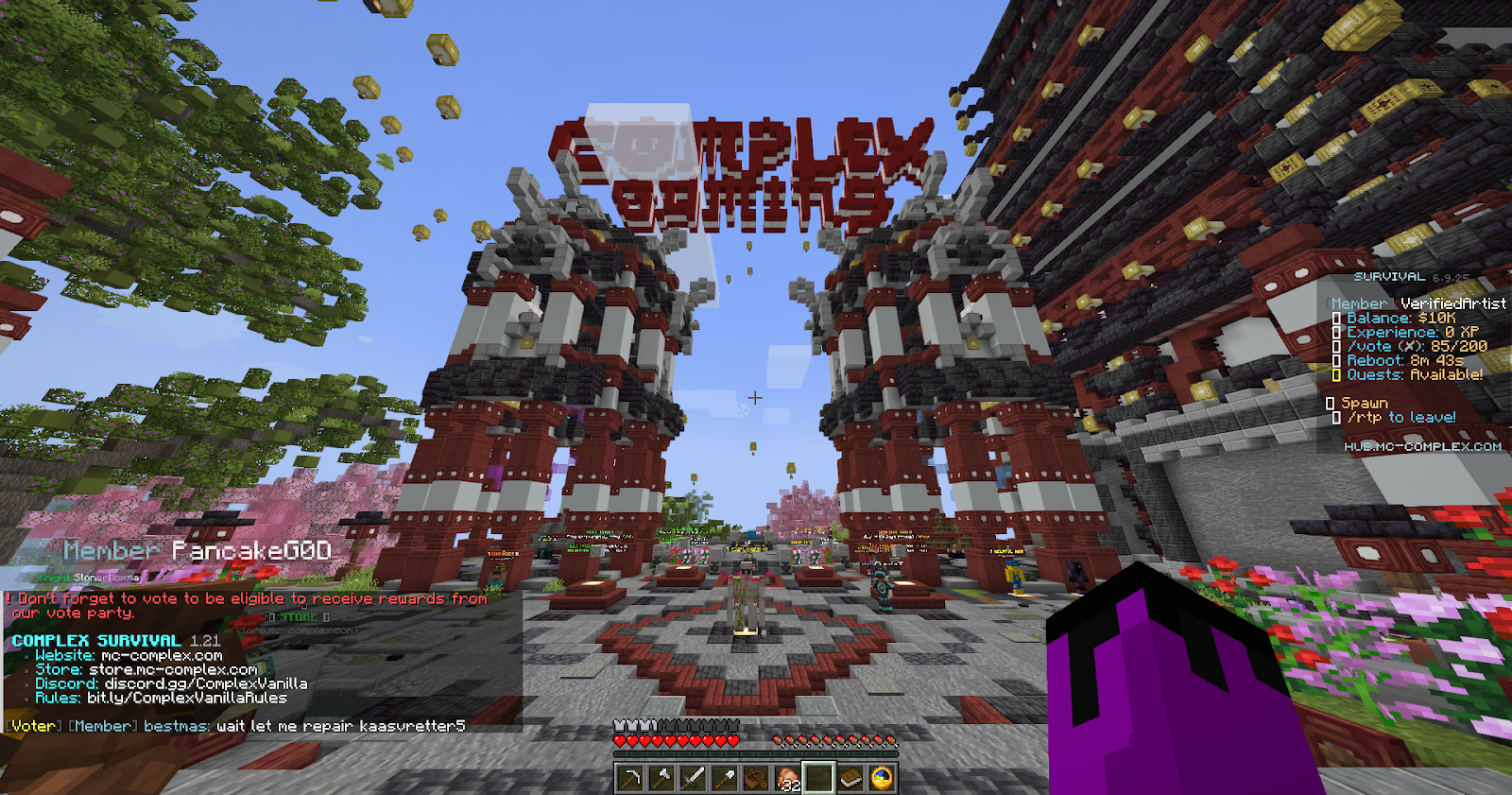Click the green experience bar
1512x795 pixels.
pos(756,752)
